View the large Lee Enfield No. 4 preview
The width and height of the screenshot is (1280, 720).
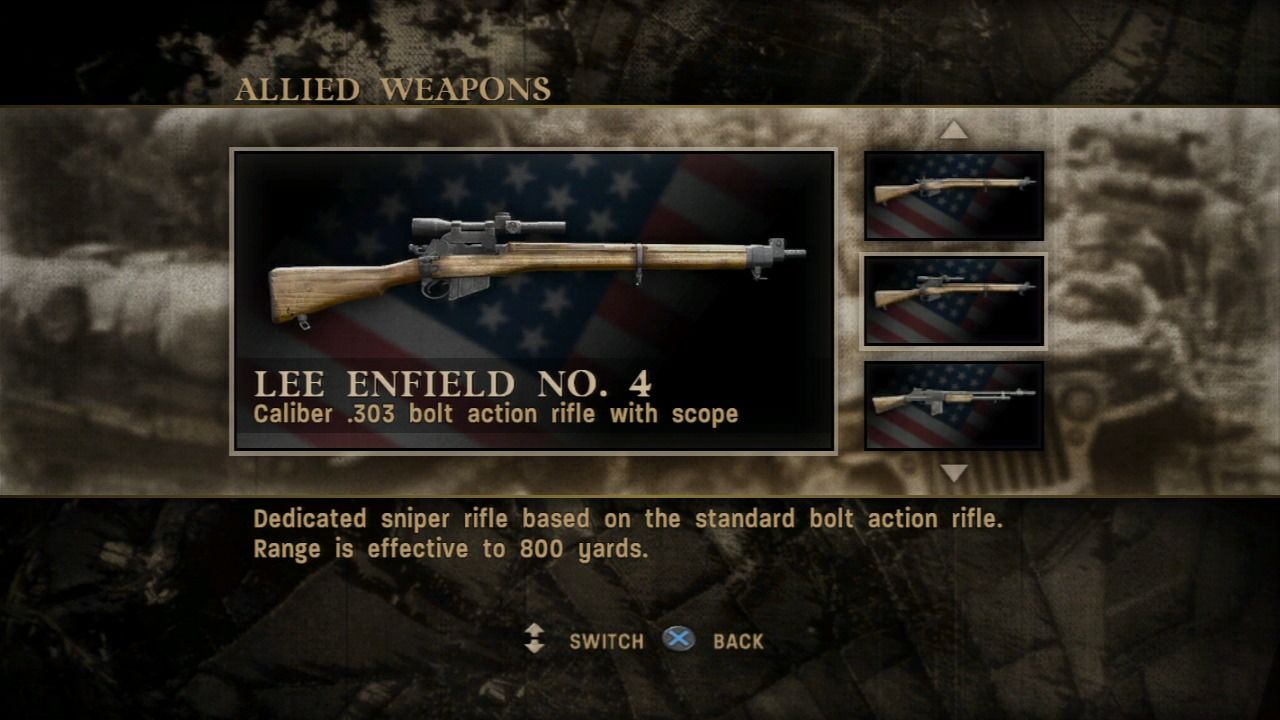coord(534,272)
